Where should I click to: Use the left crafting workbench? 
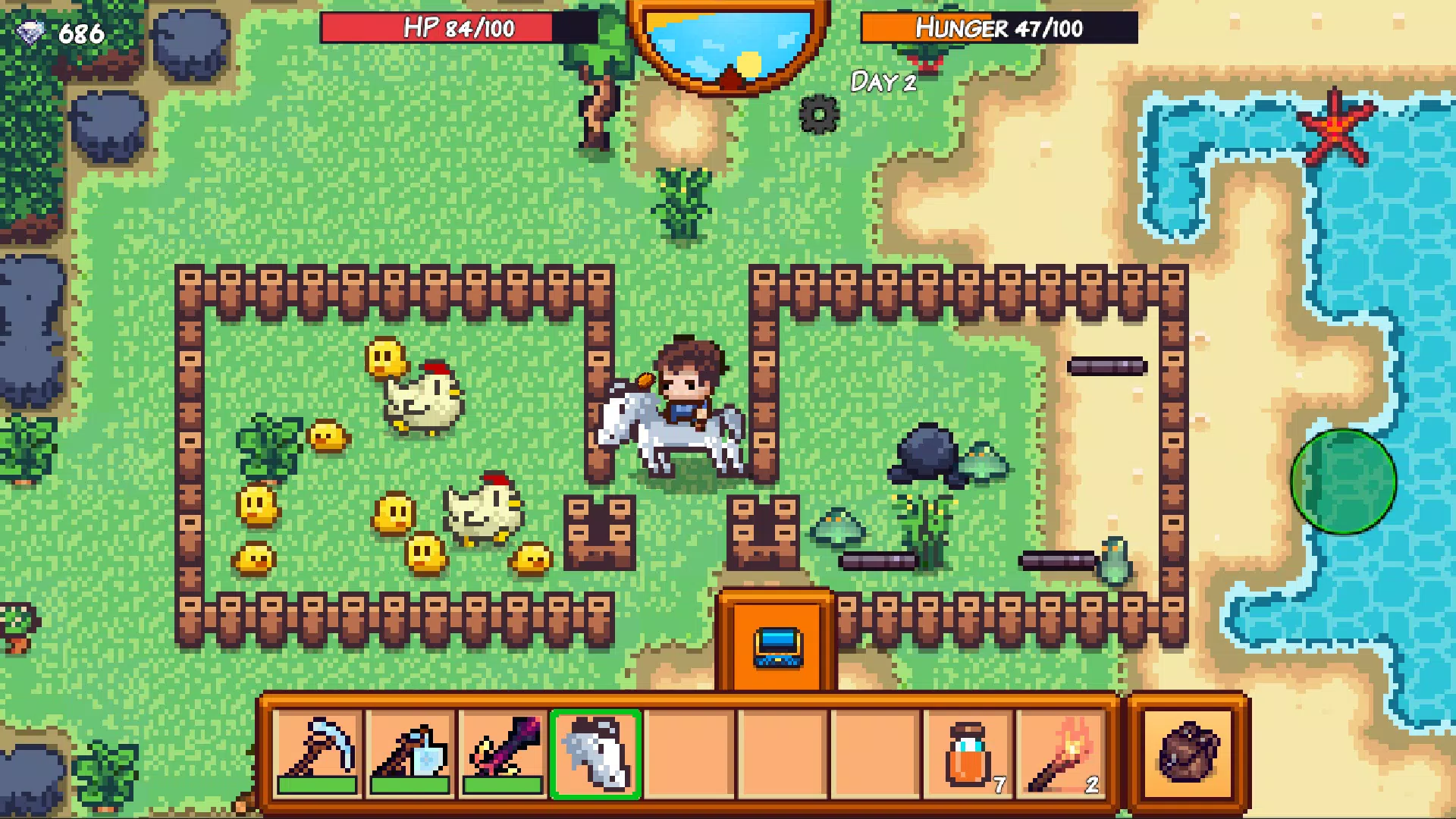coord(601,531)
